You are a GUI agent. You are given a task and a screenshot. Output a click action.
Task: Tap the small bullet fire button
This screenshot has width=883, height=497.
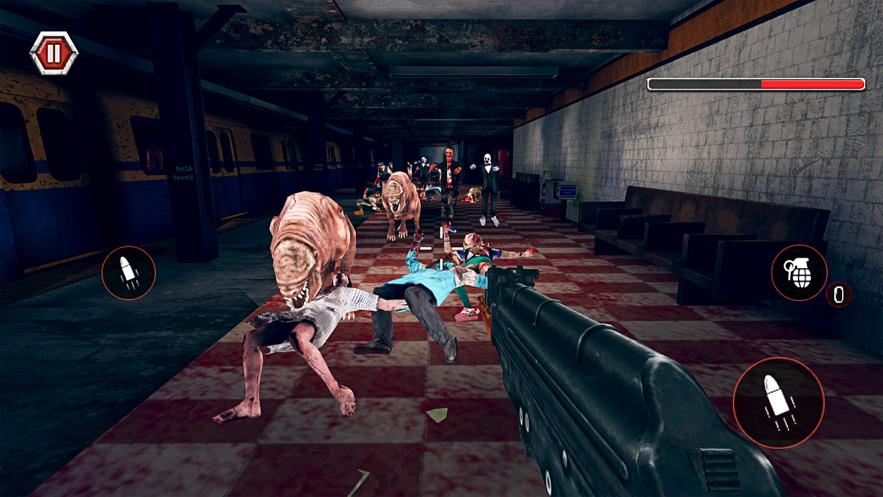128,273
